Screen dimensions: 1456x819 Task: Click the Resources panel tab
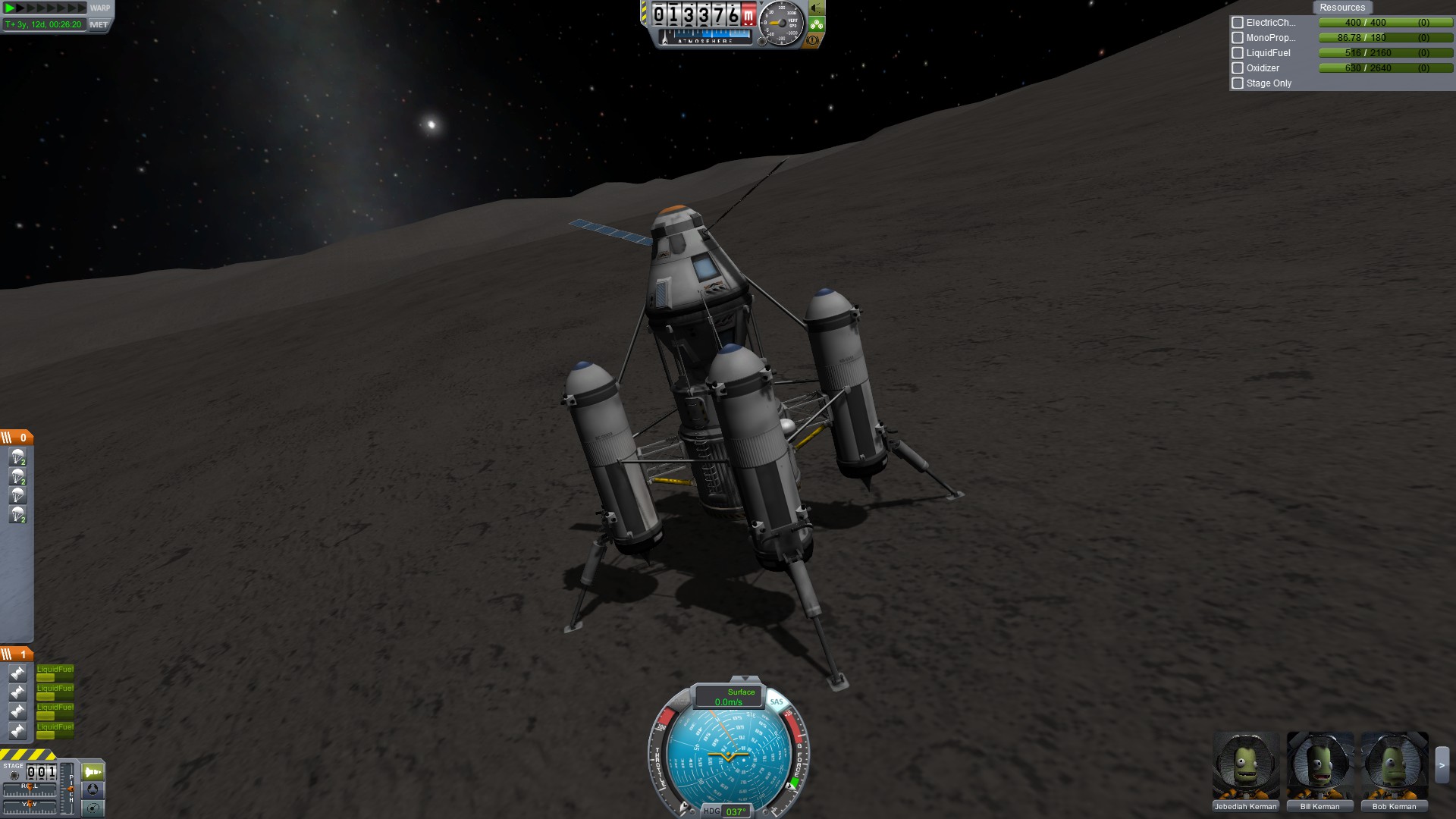1341,8
